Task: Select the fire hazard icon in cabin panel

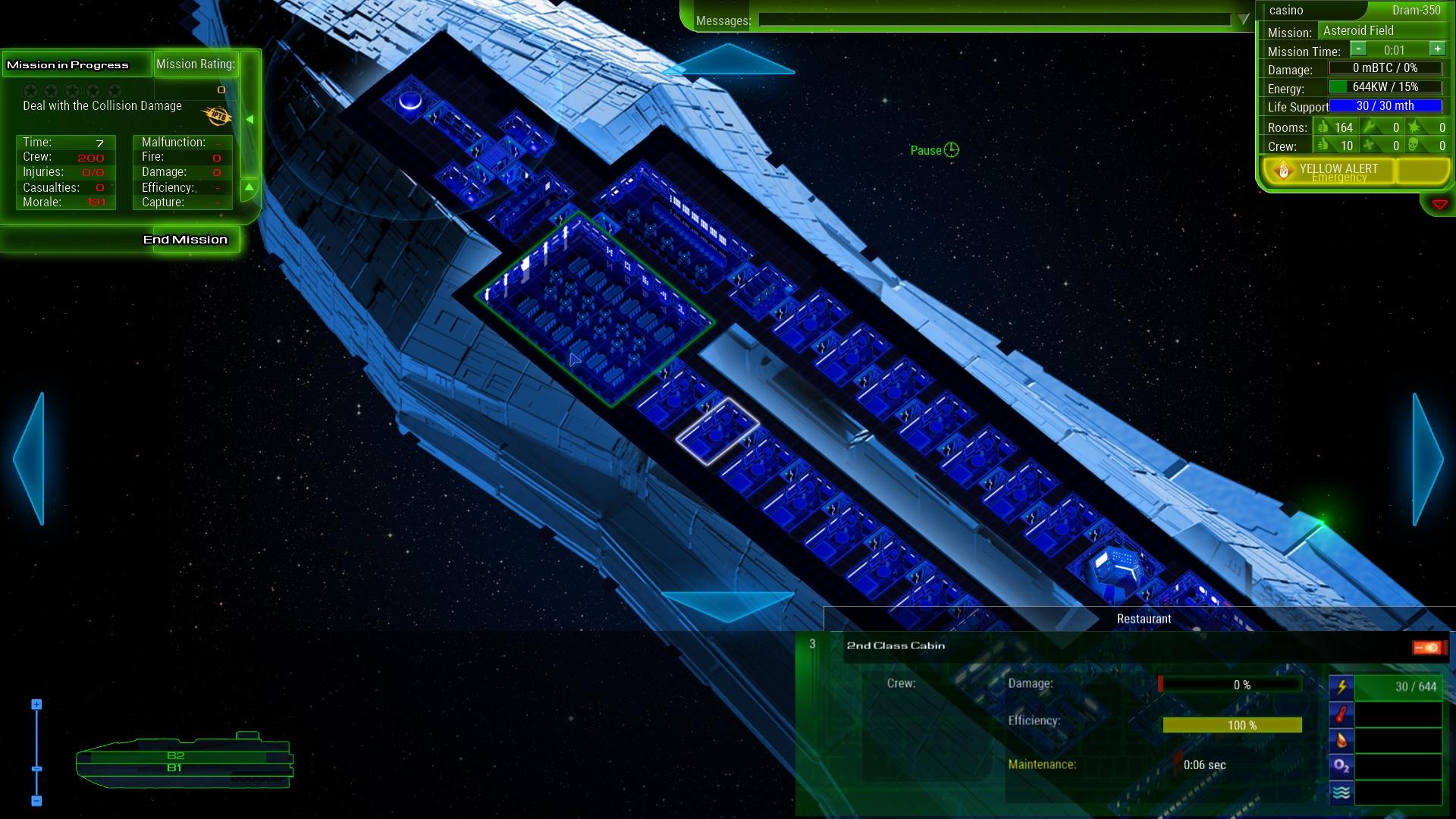Action: [x=1342, y=739]
